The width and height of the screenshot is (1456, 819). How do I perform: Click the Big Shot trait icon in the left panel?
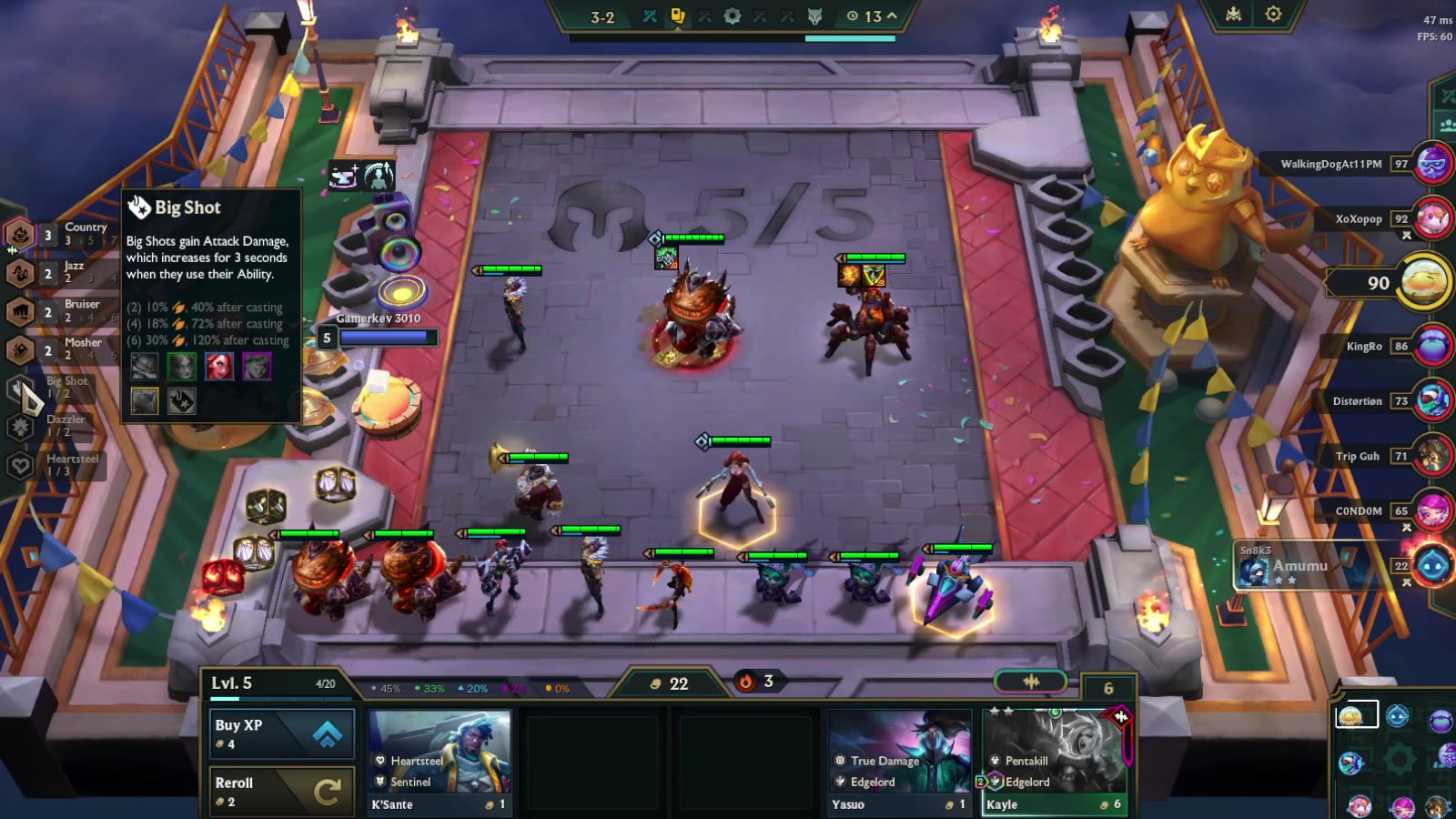pos(20,388)
